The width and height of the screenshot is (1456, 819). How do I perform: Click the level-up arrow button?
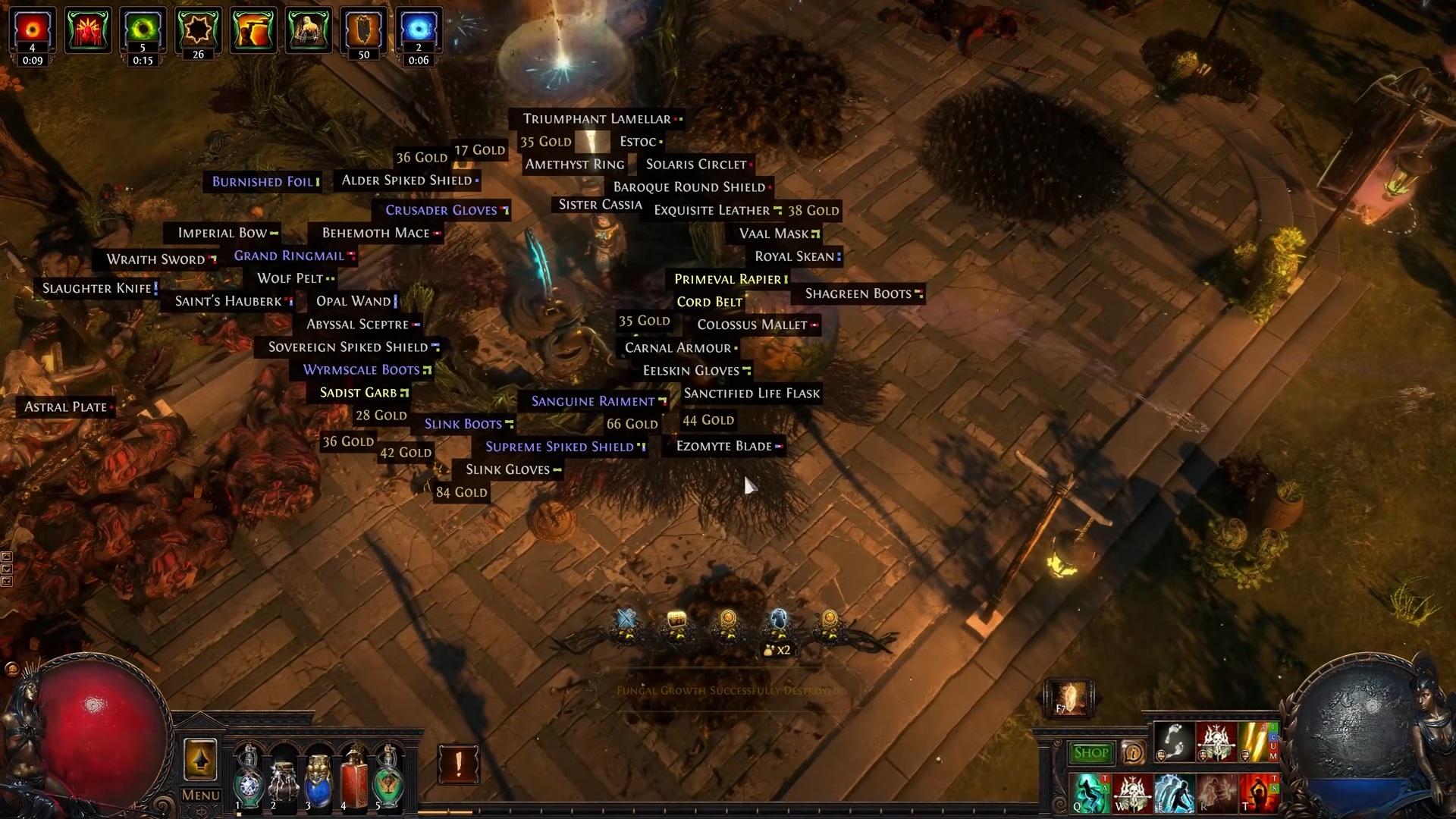pyautogui.click(x=200, y=759)
